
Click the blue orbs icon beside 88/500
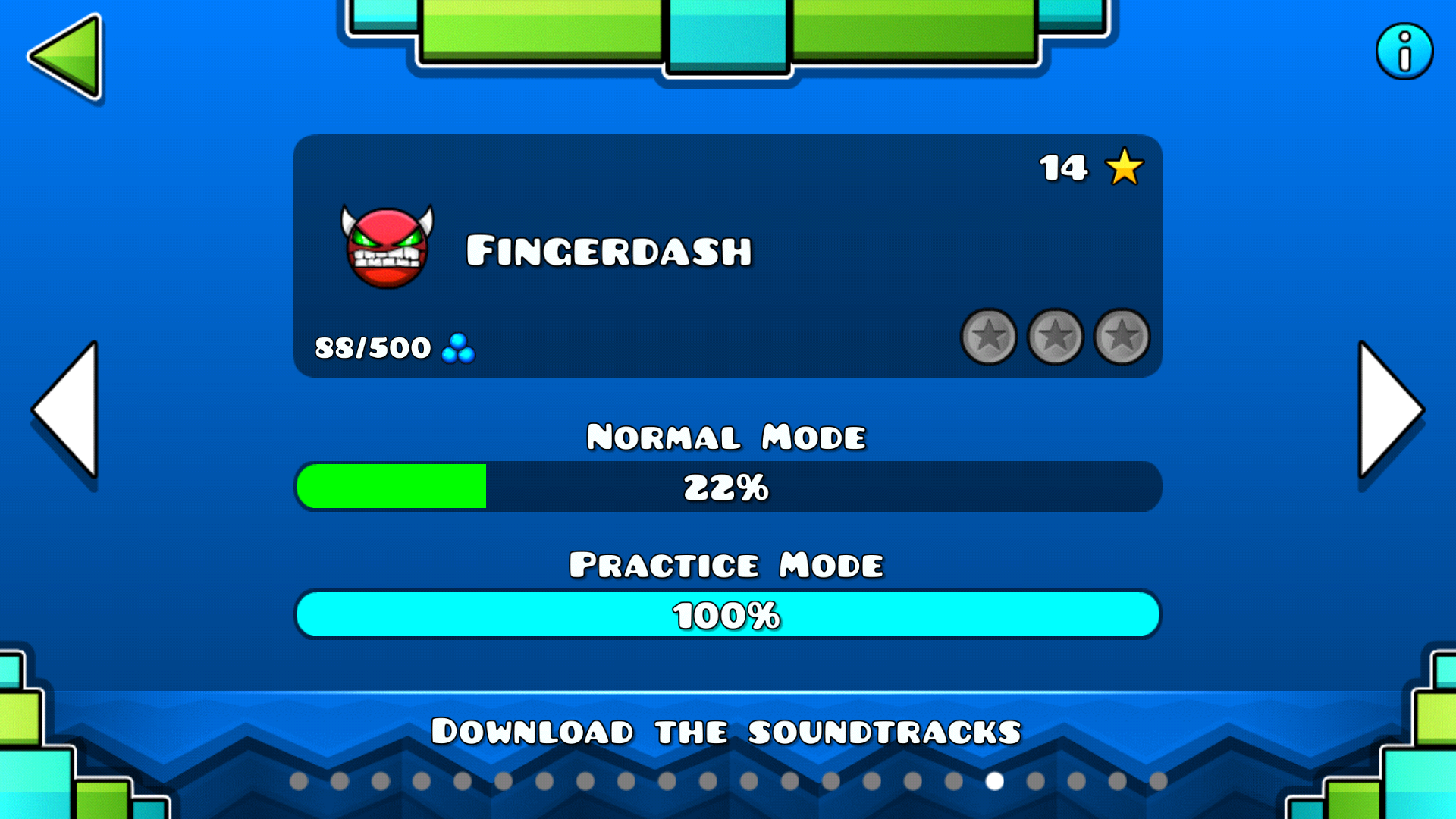coord(457,349)
